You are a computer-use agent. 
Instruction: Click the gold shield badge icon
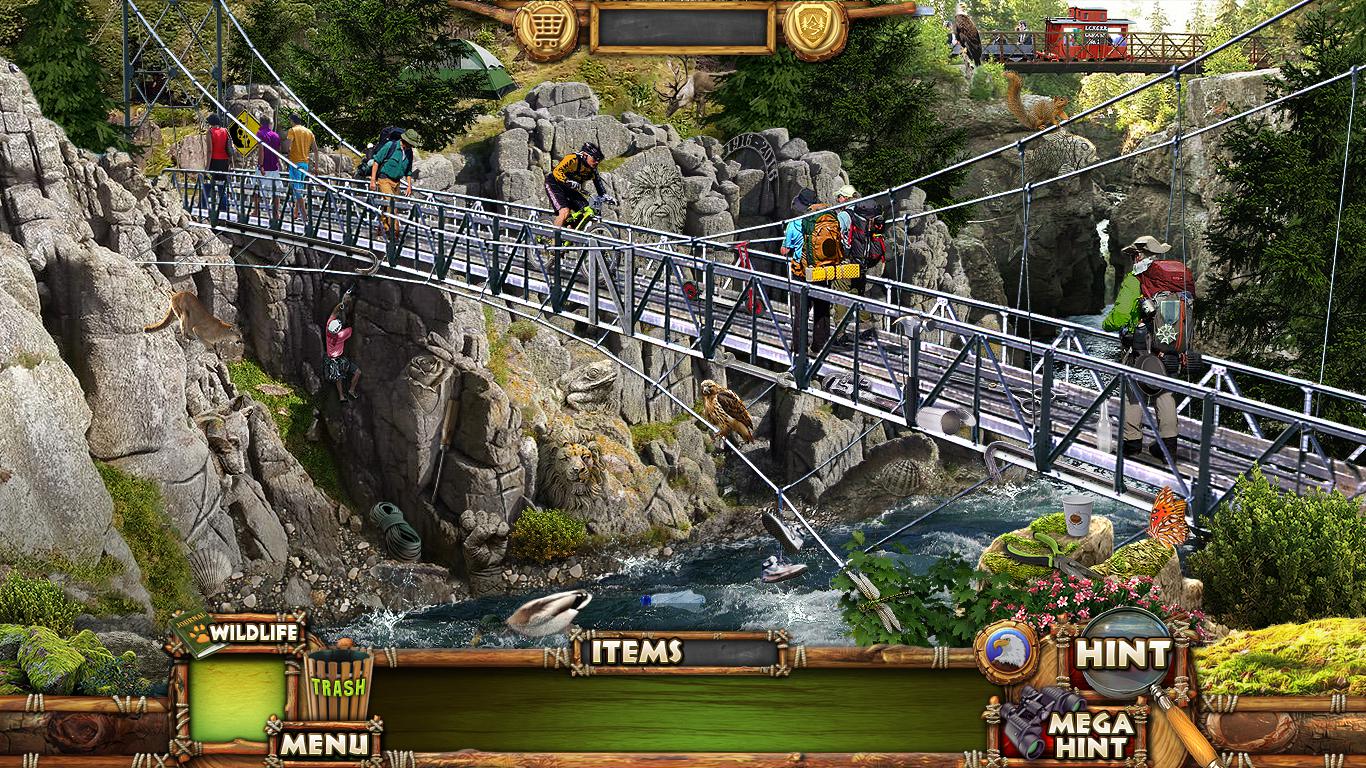815,29
